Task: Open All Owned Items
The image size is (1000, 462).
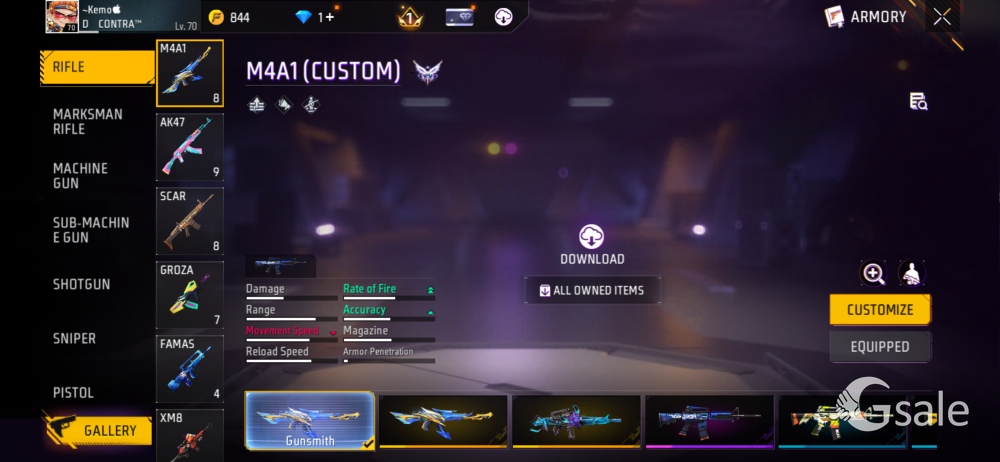Action: pyautogui.click(x=592, y=291)
